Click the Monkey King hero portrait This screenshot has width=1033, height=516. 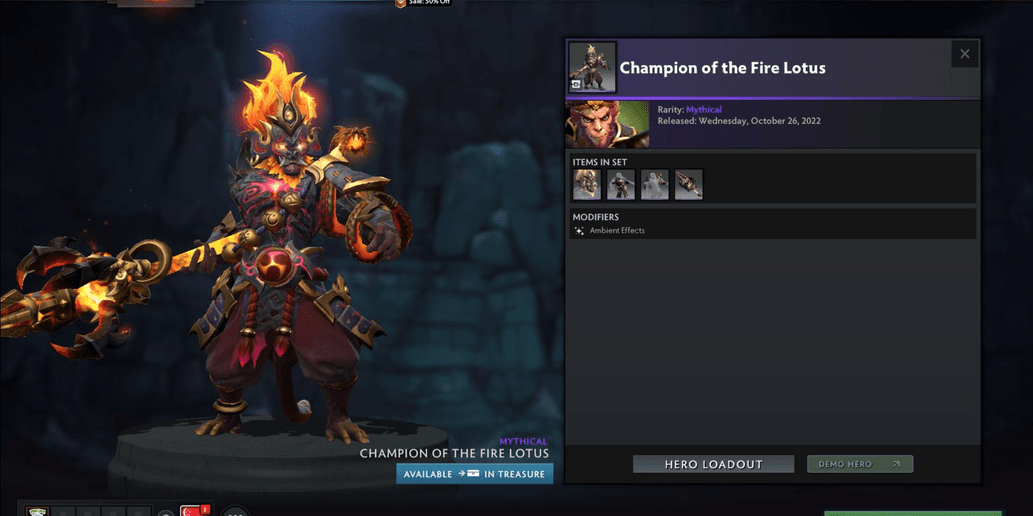(608, 125)
